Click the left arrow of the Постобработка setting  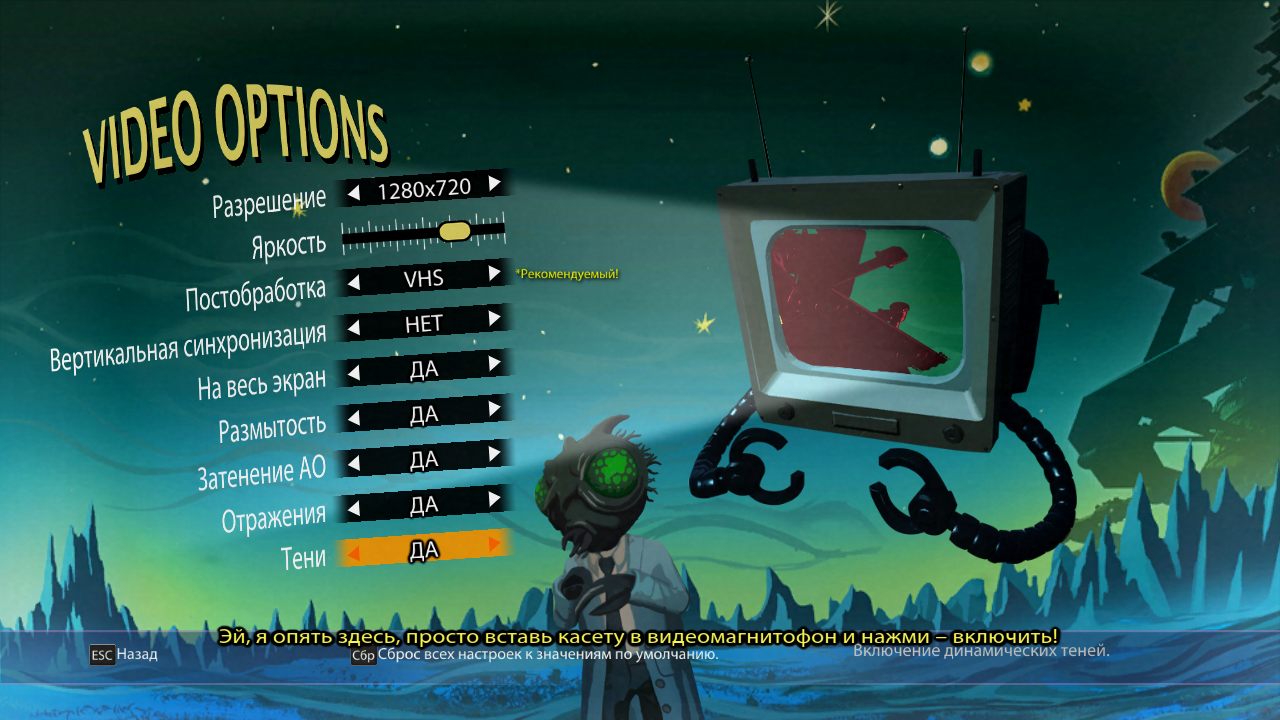click(x=354, y=283)
